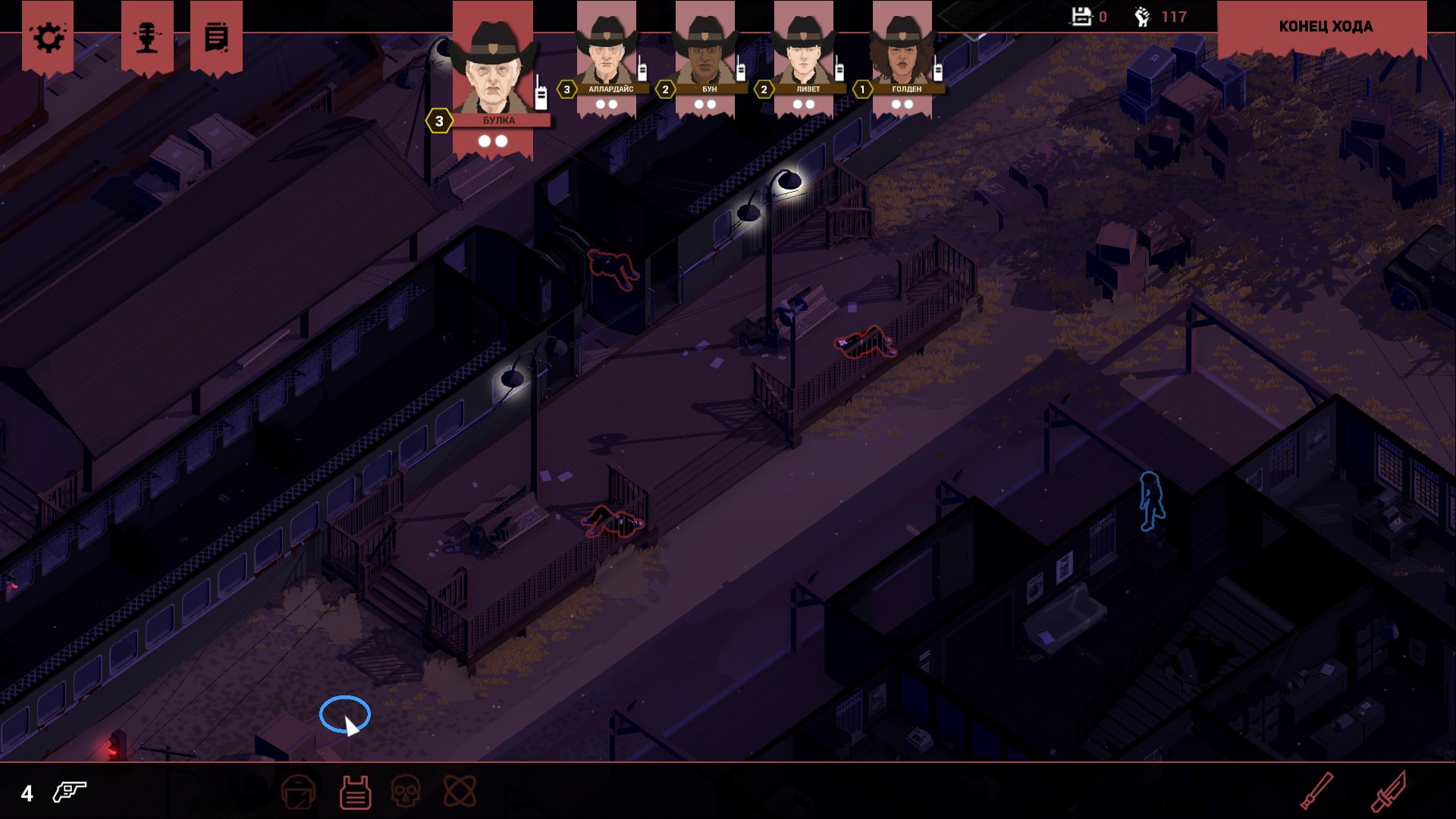Select the revolver weapon icon
The width and height of the screenshot is (1456, 819).
click(69, 792)
